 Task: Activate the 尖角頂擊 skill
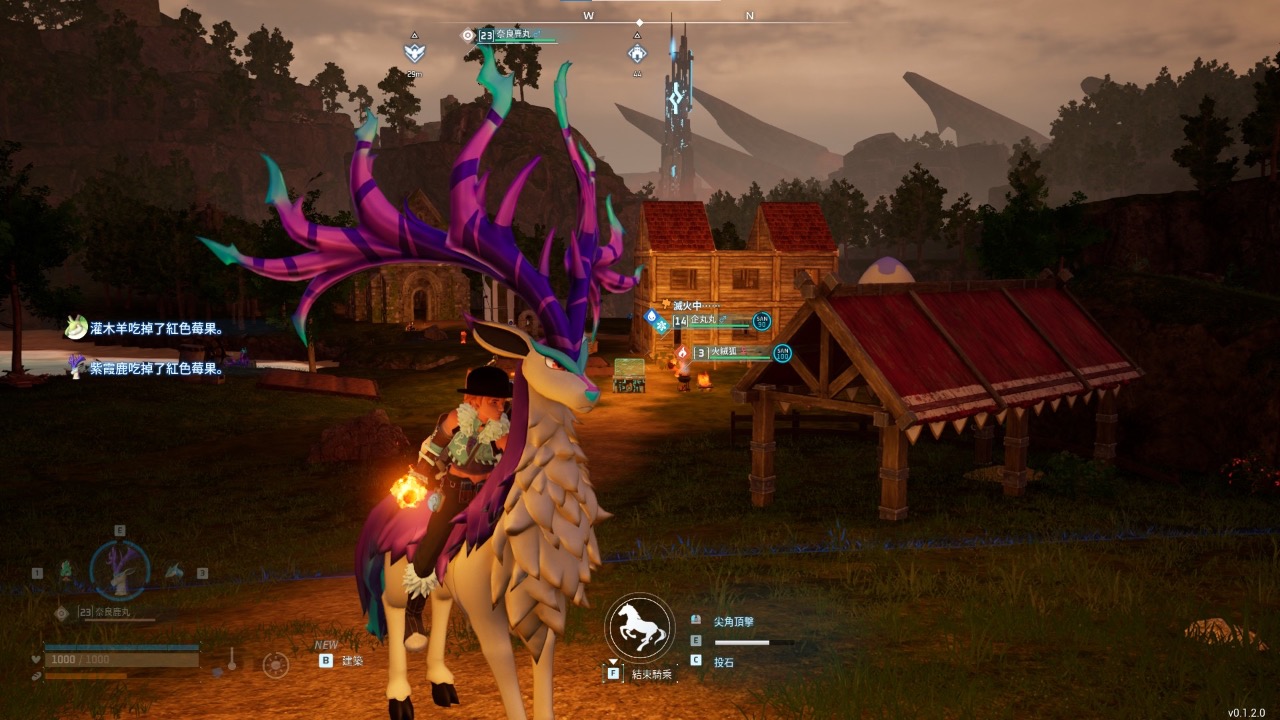[733, 622]
